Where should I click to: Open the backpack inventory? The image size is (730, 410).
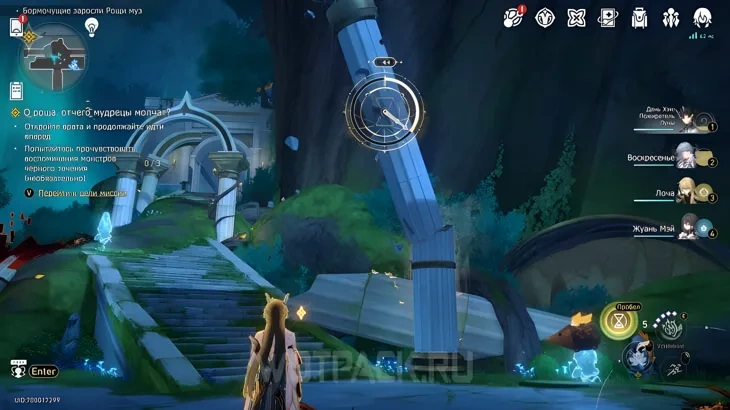pos(639,17)
